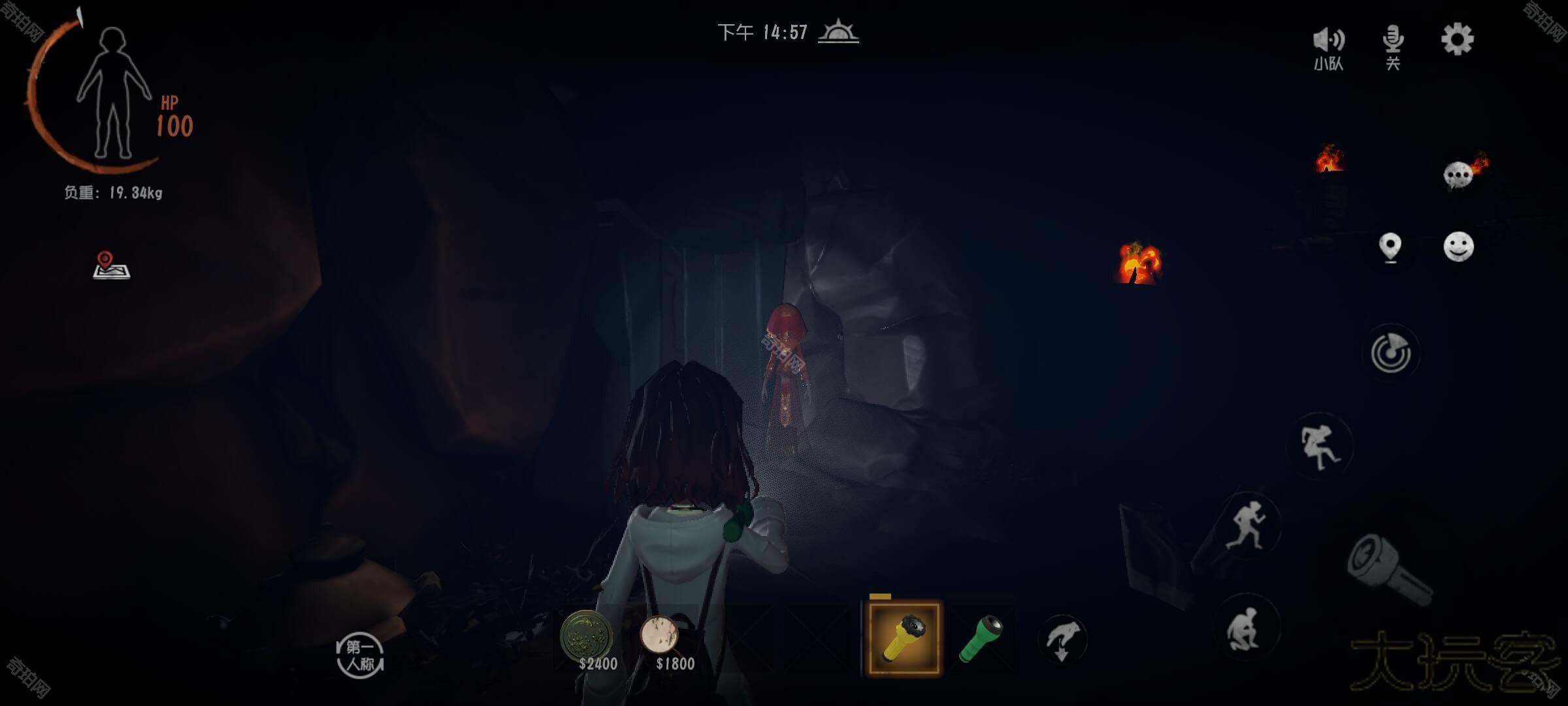Tap the drop item hand button
Screen dimensions: 1568x706
(1062, 639)
